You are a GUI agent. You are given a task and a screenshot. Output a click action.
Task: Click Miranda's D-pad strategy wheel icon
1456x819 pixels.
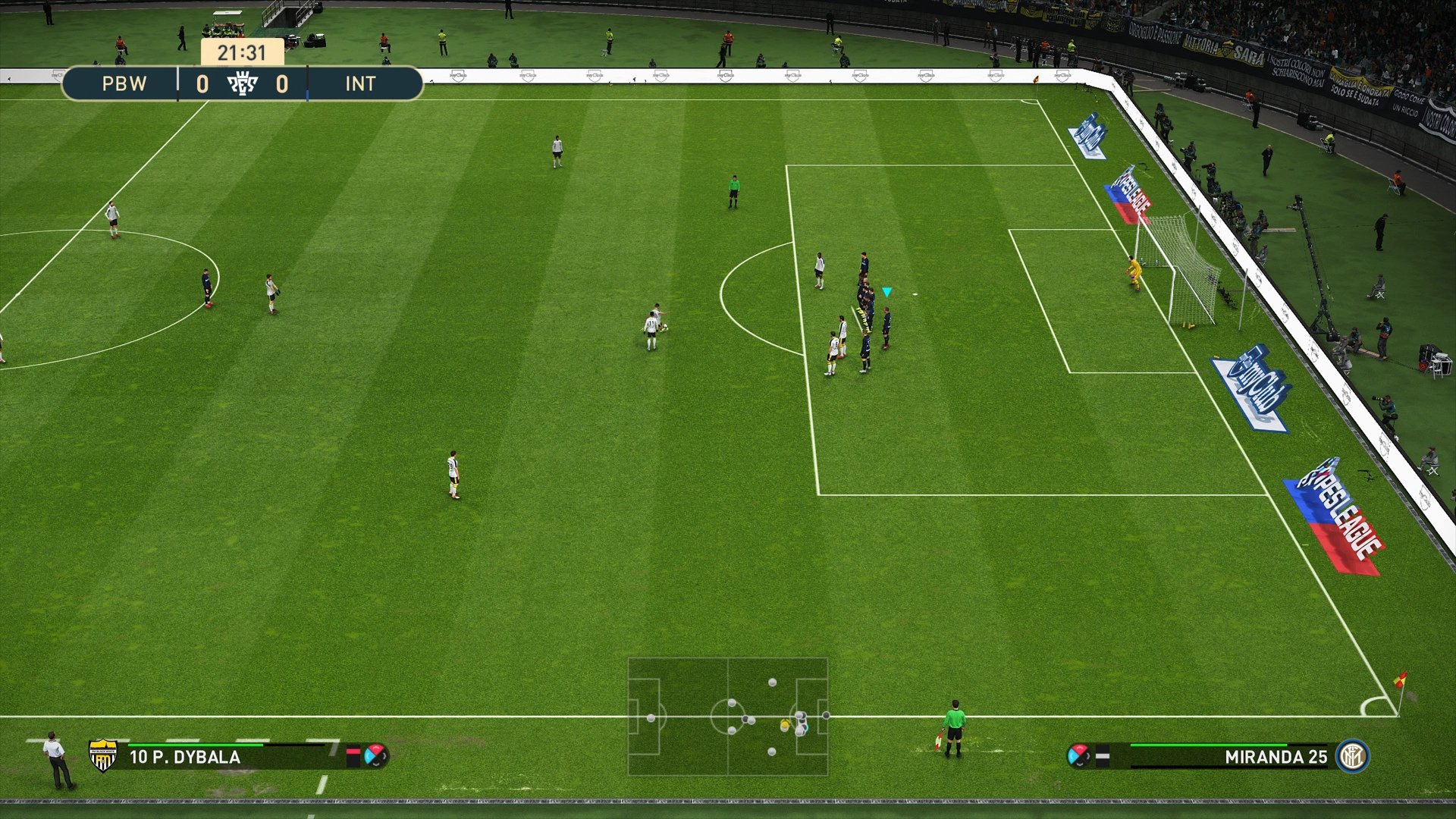[1078, 755]
